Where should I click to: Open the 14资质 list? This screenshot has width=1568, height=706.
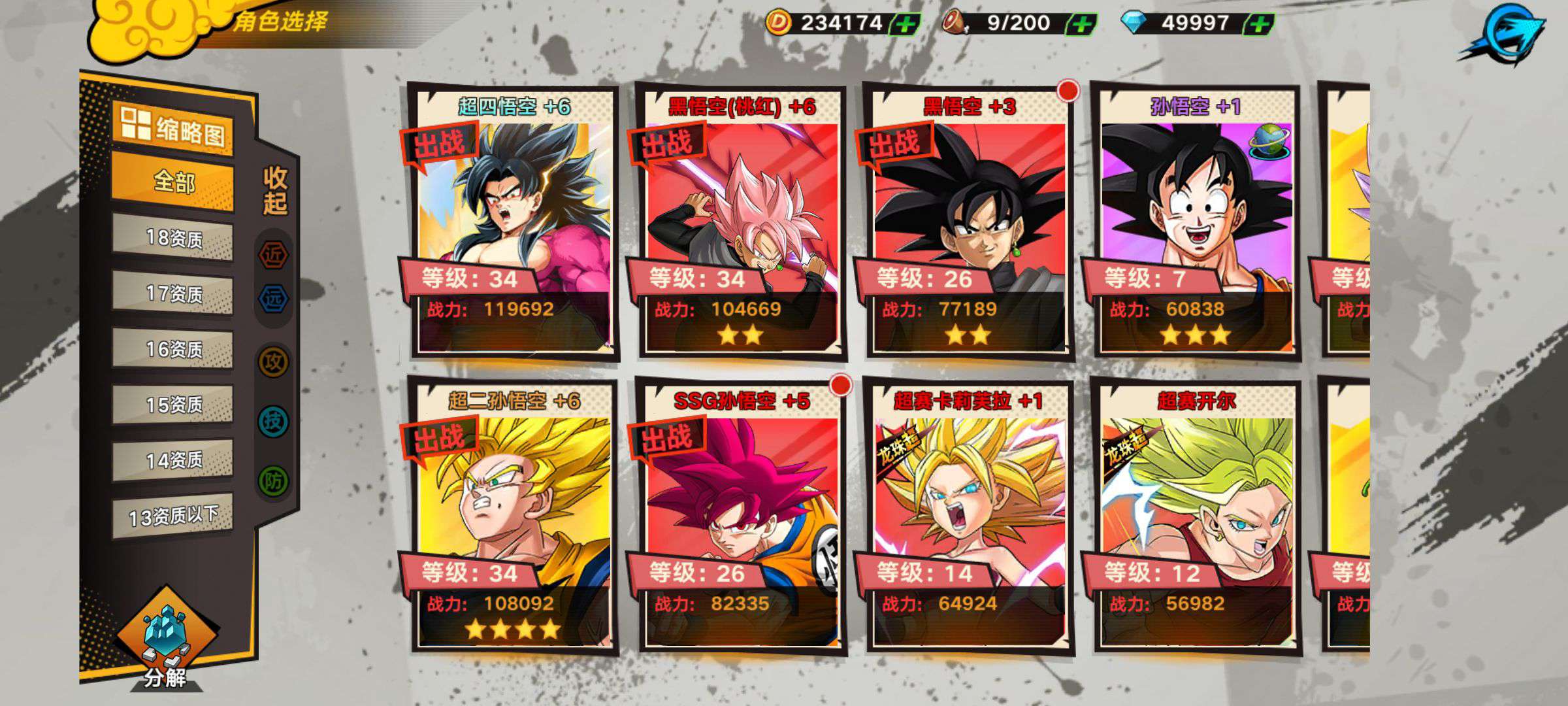pos(173,460)
